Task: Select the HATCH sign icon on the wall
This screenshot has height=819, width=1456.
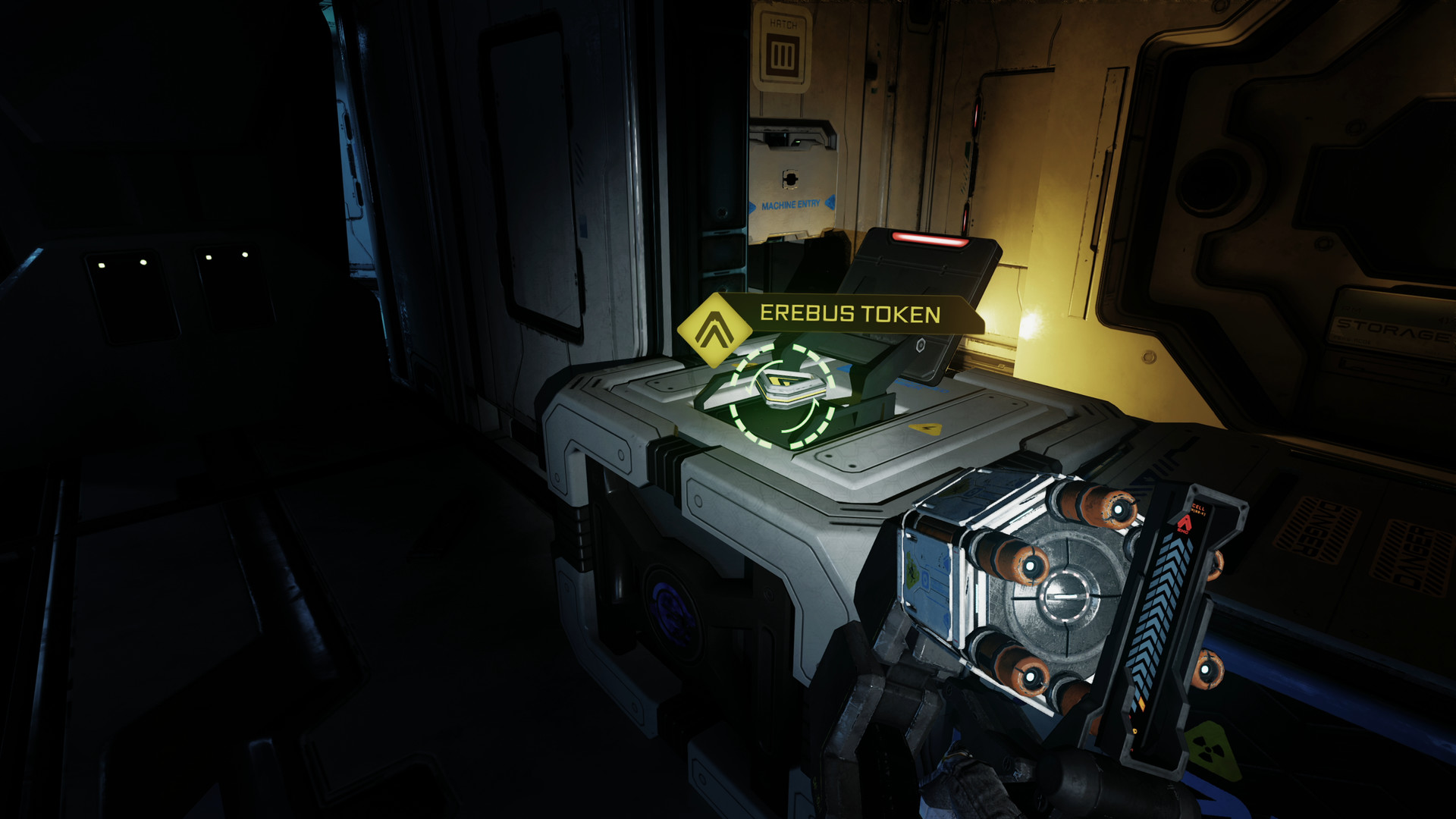Action: click(782, 53)
